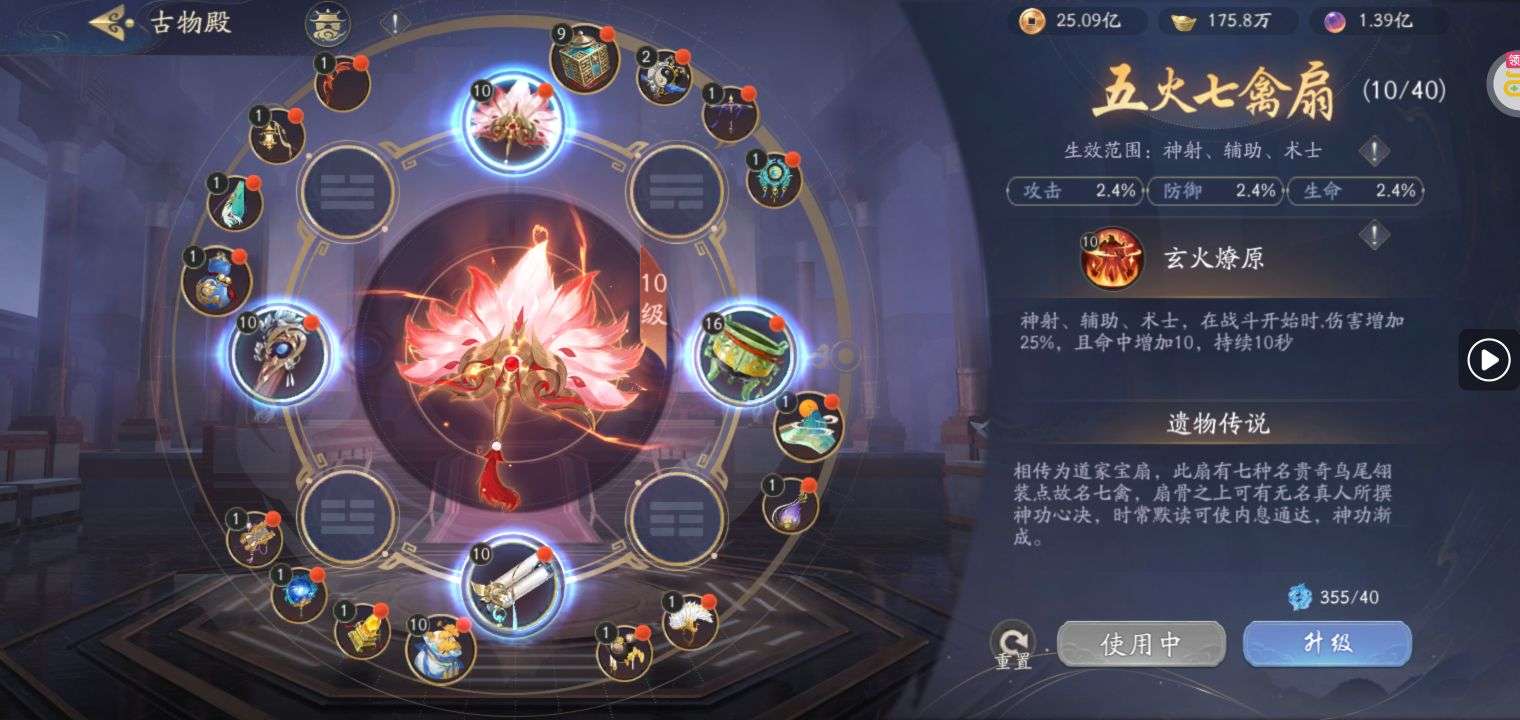Screen dimensions: 1520x720
Task: Click the play button on the side overlay
Action: coord(1488,359)
